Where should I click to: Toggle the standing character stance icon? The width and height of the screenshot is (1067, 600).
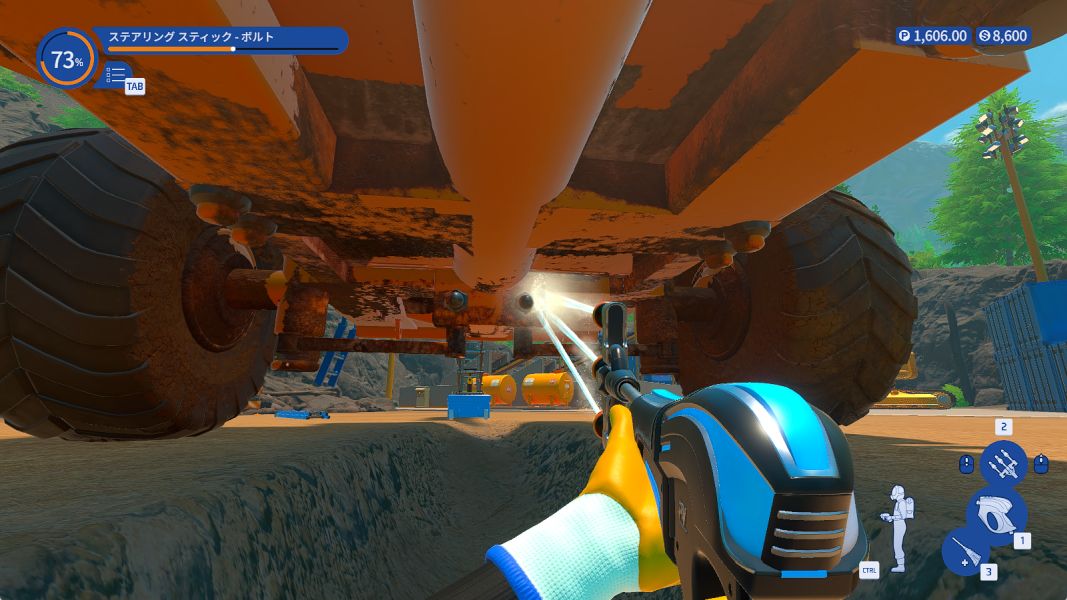[x=896, y=527]
